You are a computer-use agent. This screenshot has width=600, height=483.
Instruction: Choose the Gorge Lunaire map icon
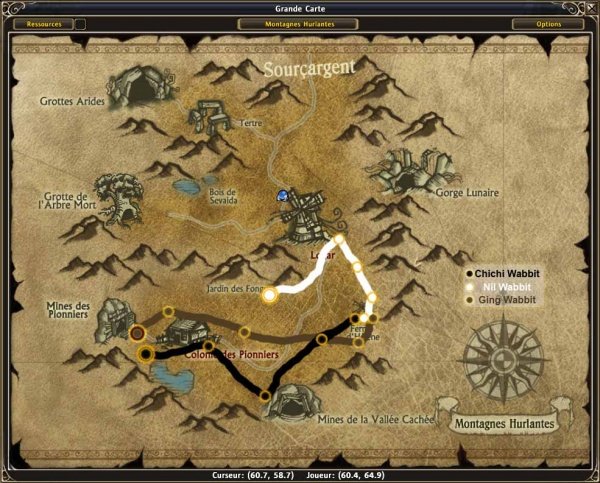click(x=410, y=170)
